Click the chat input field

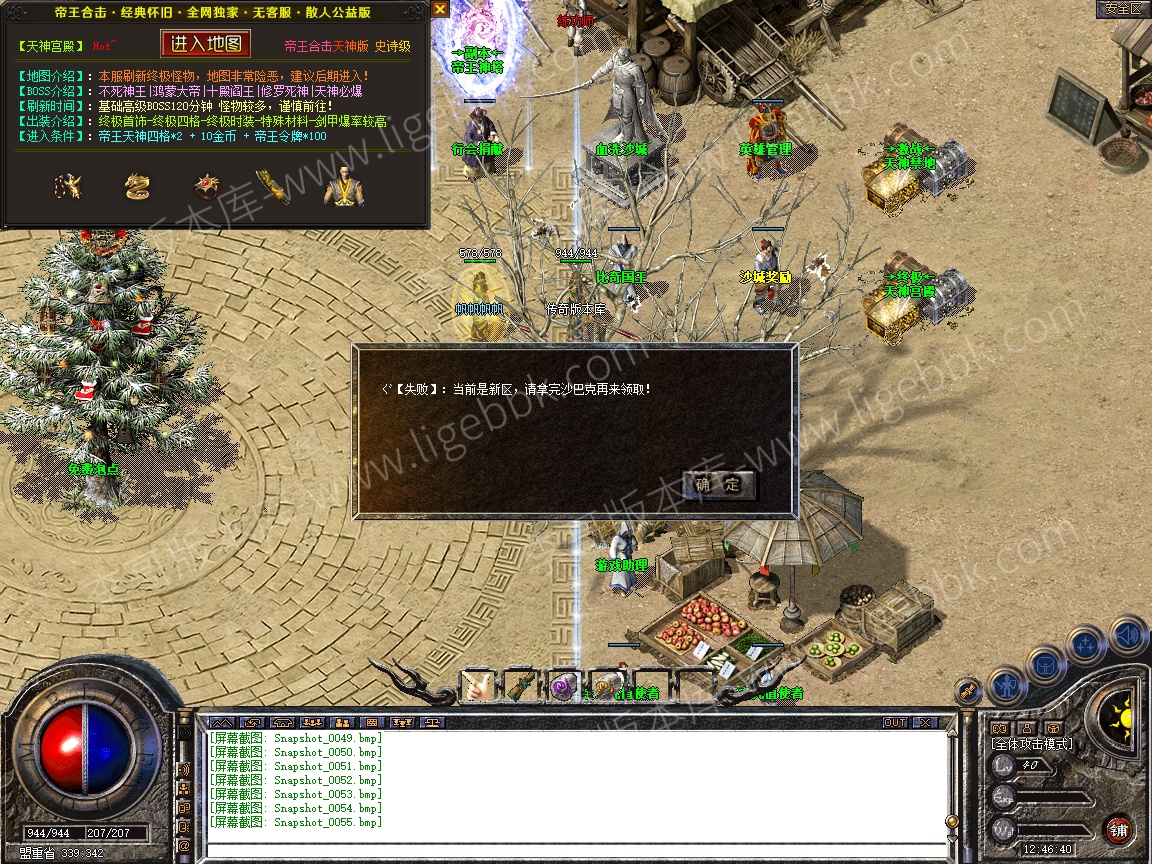570,851
